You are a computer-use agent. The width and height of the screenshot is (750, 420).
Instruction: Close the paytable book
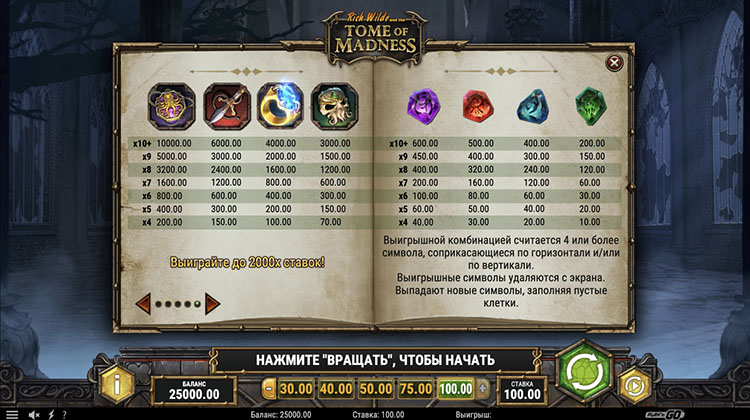(614, 62)
